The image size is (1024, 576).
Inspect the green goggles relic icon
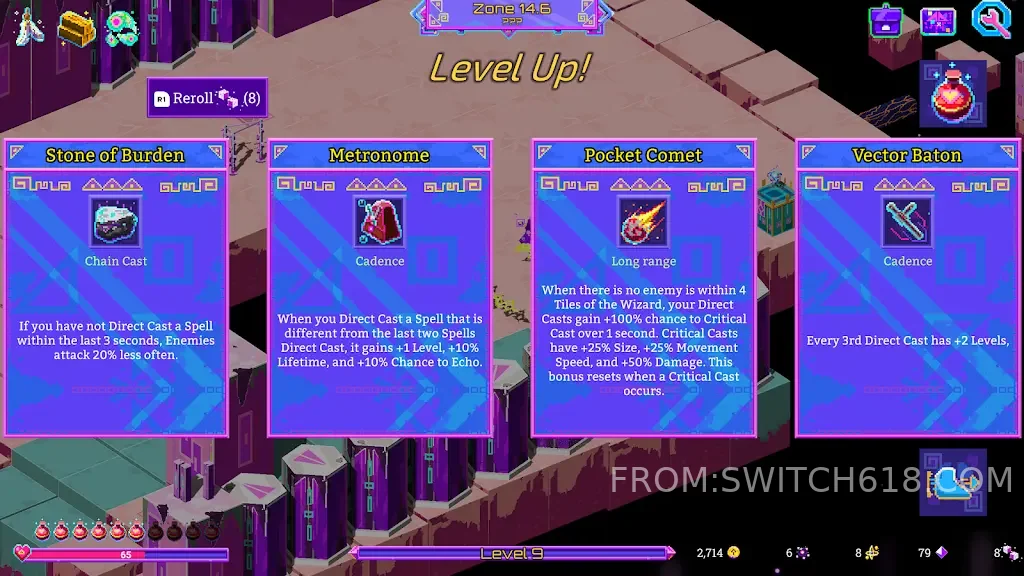coord(123,28)
